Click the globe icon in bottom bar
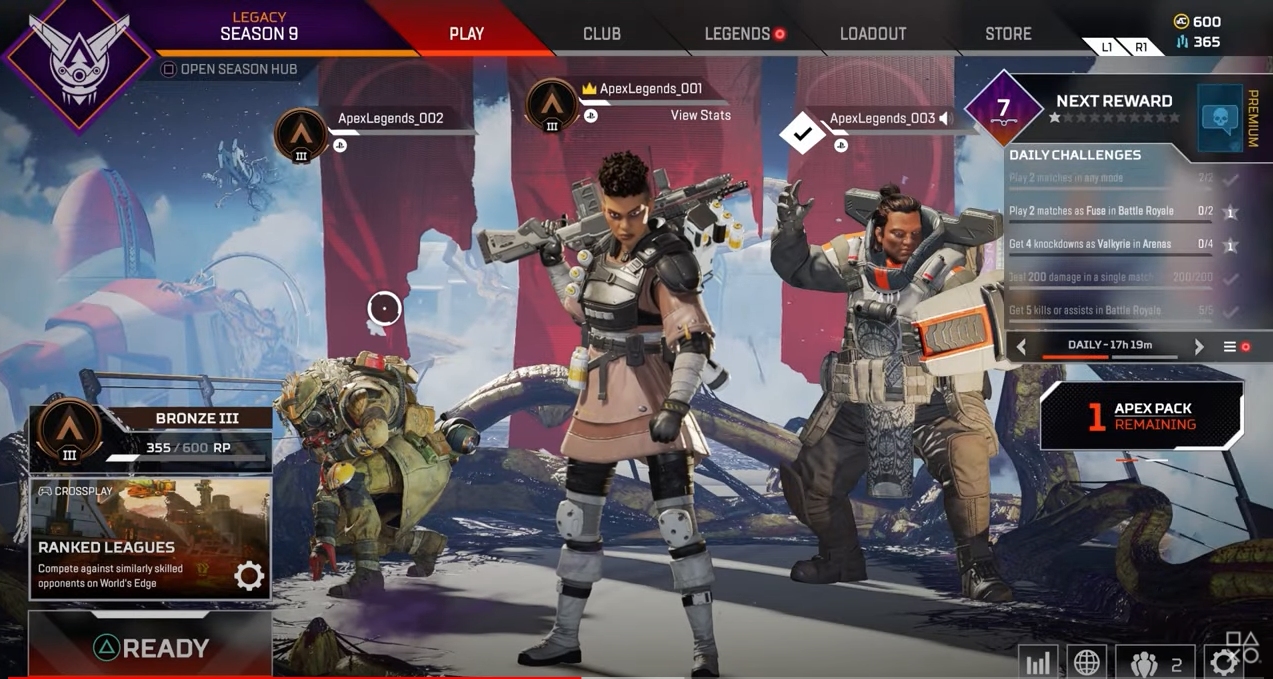This screenshot has width=1273, height=679. 1087,663
